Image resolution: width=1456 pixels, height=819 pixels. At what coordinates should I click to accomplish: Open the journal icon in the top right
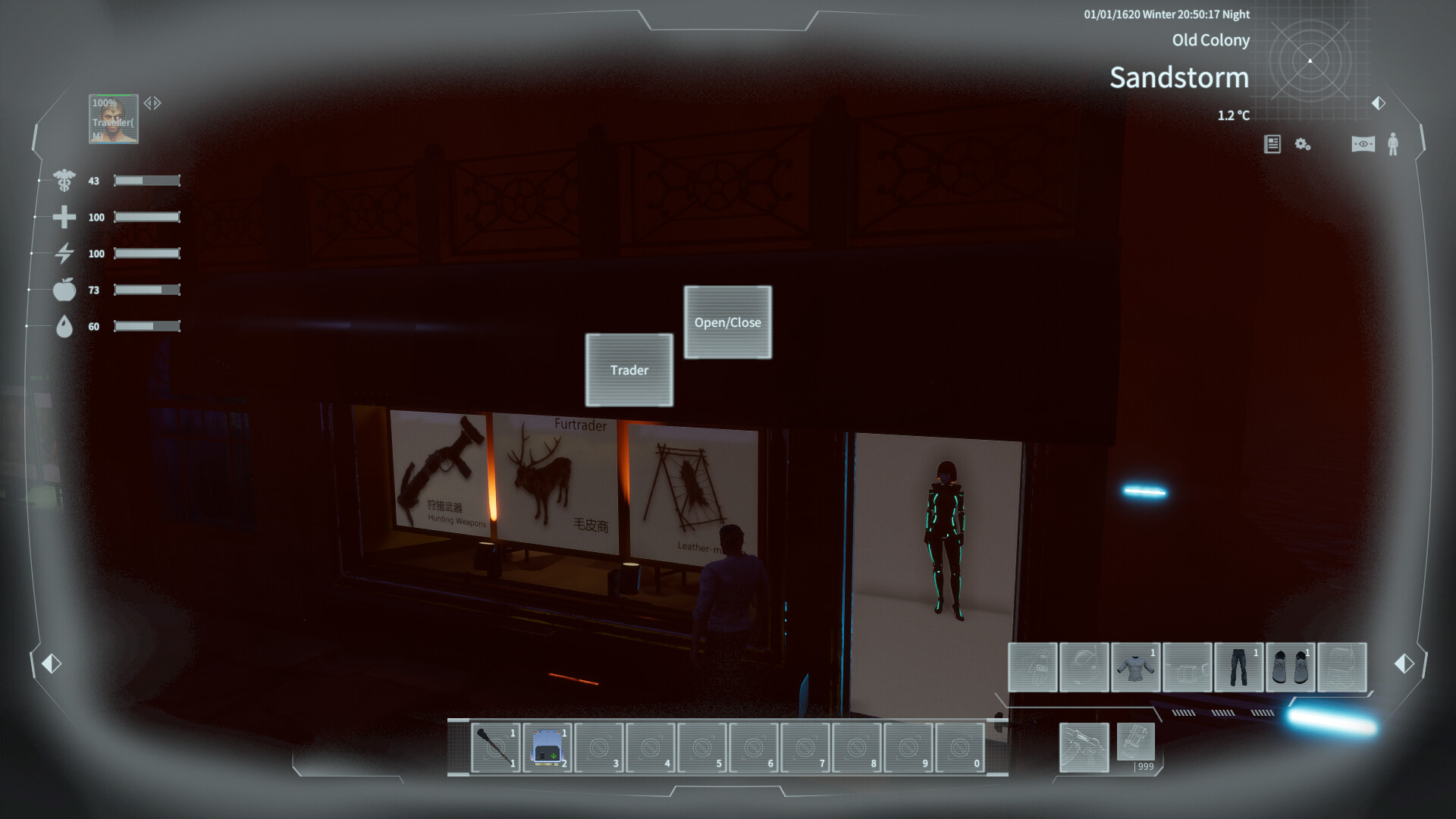(x=1272, y=144)
